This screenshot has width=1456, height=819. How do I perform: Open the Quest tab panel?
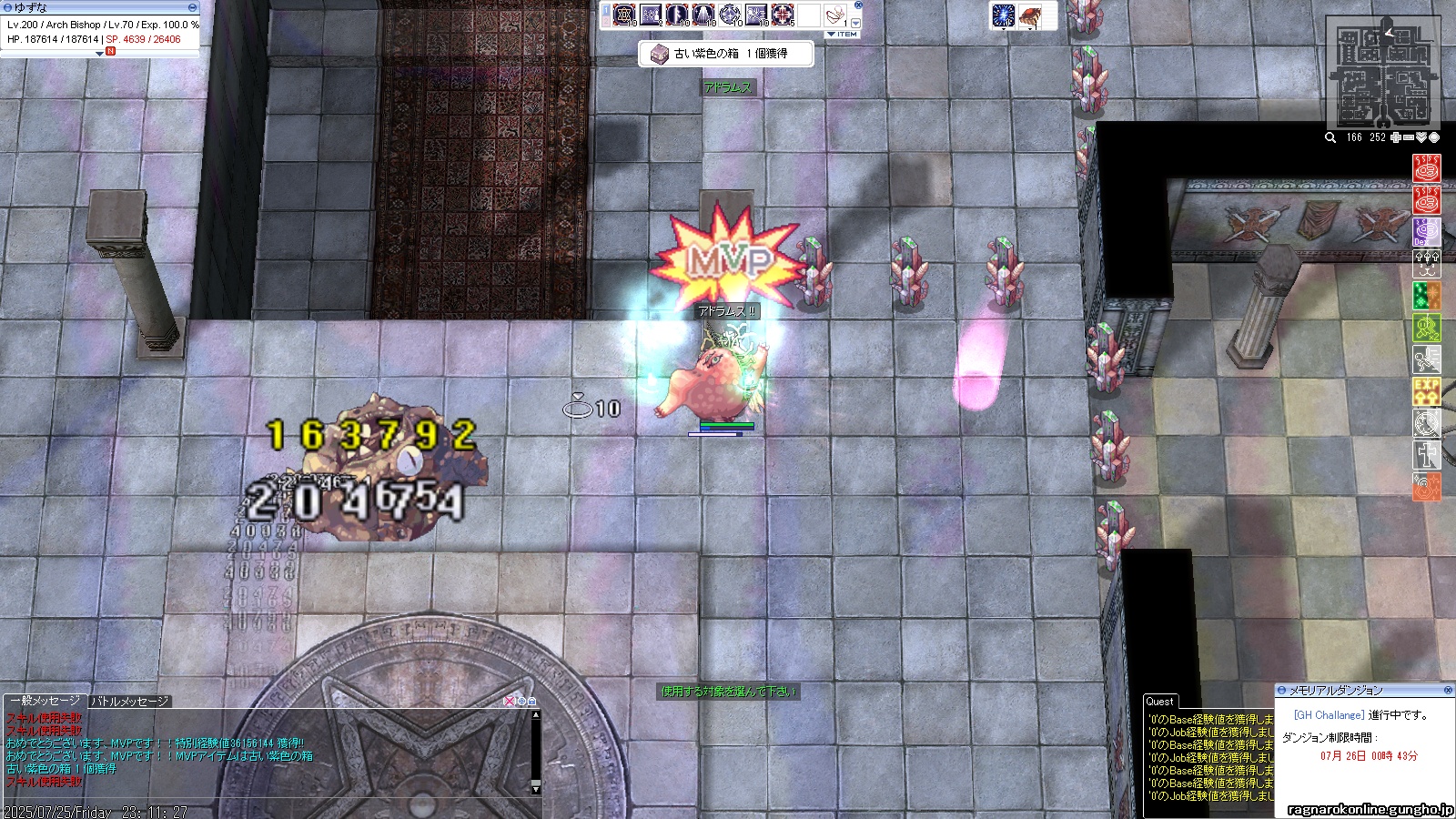pyautogui.click(x=1160, y=702)
